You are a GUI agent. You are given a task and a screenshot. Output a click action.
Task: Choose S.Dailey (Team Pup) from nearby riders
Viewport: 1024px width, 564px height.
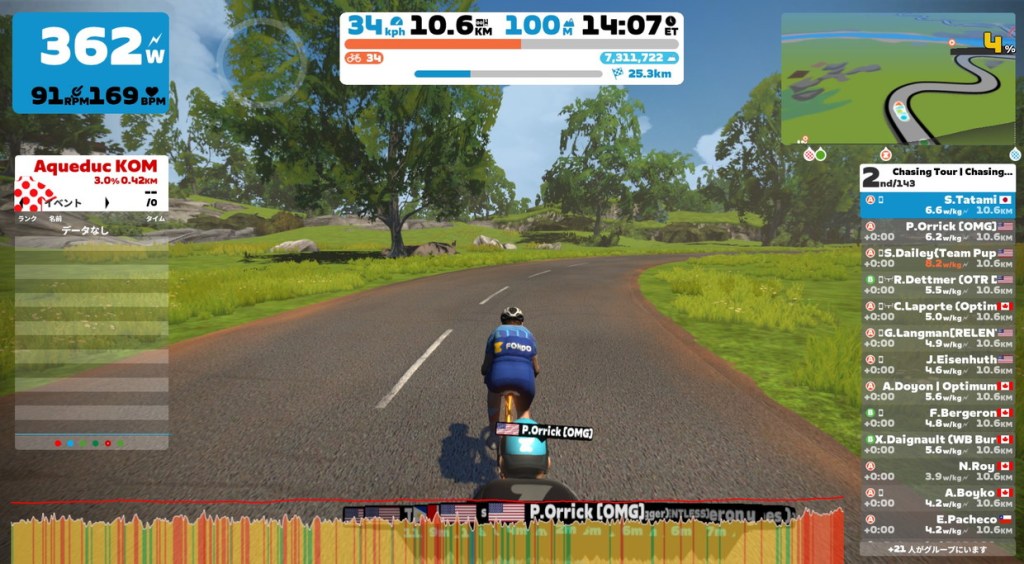point(937,258)
